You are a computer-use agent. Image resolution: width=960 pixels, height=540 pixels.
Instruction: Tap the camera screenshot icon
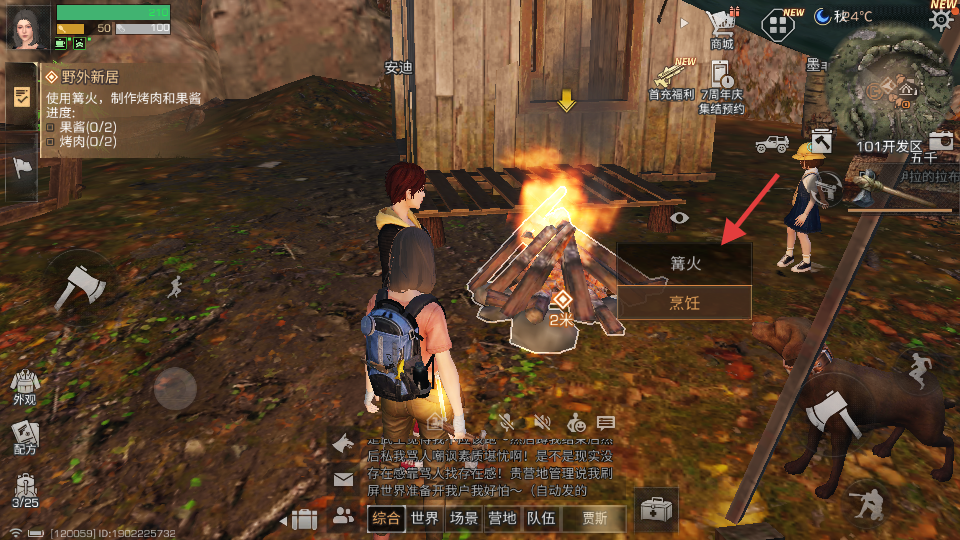click(x=941, y=141)
